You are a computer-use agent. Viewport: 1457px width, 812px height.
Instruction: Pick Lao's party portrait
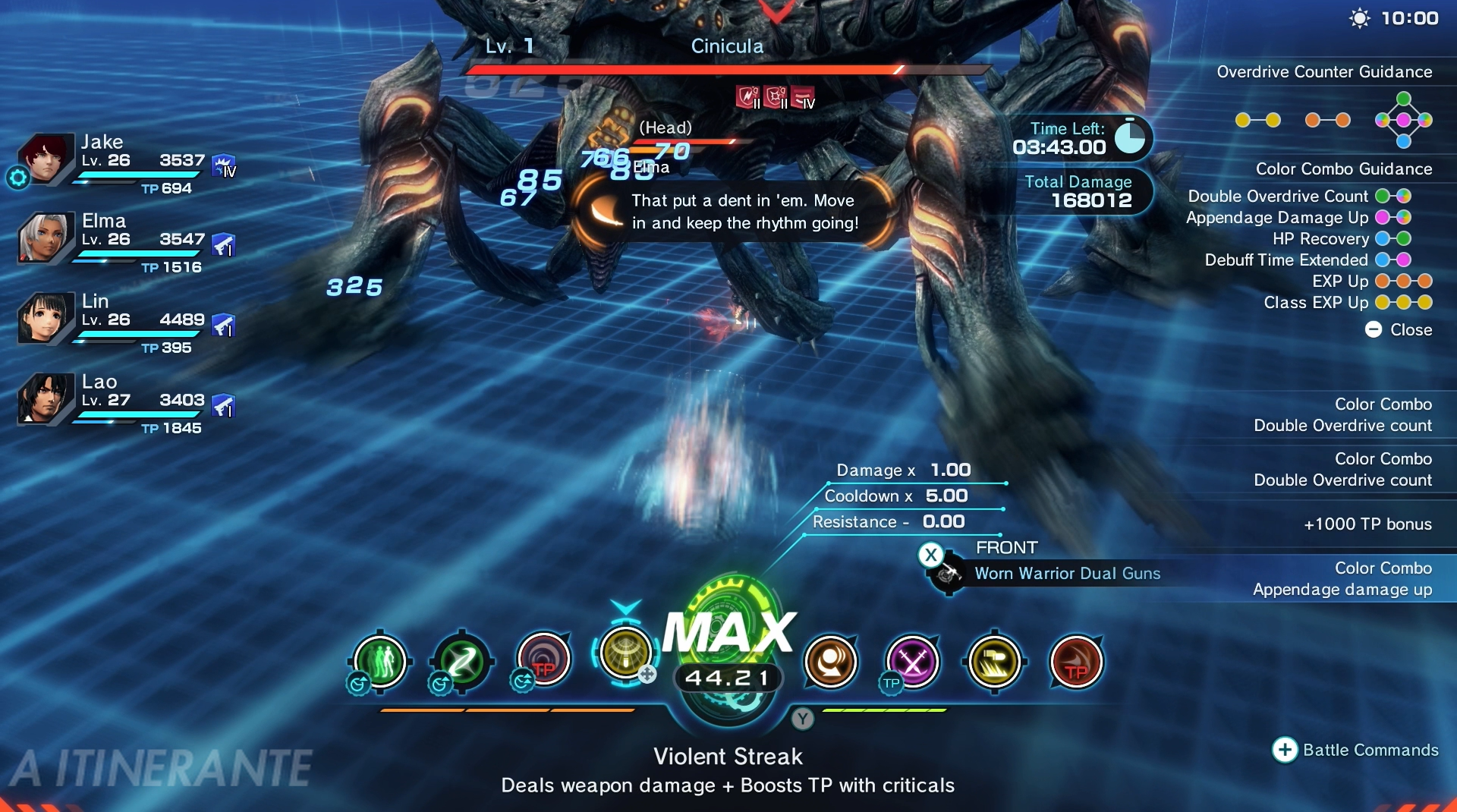[44, 398]
